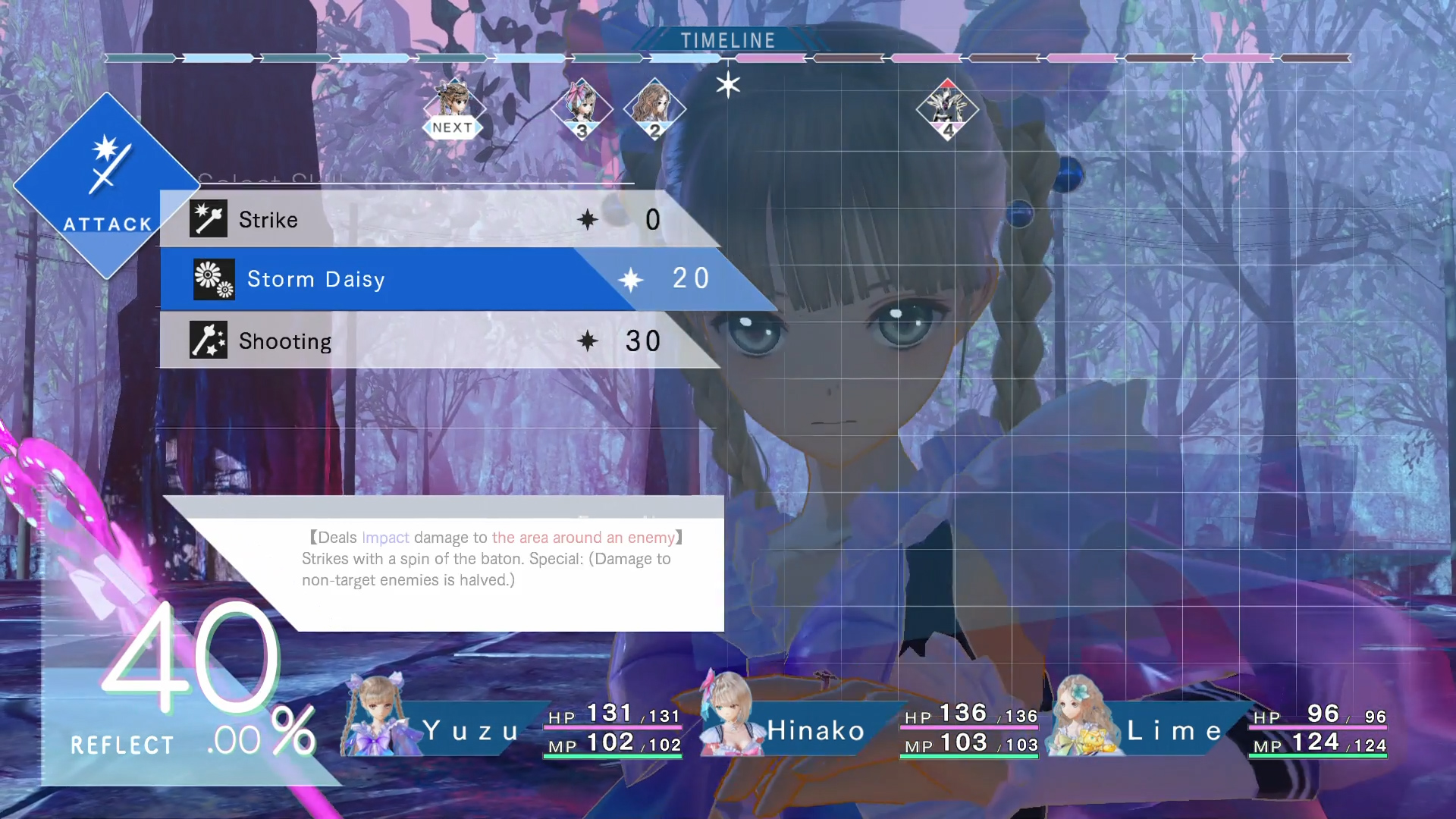This screenshot has height=819, width=1456.
Task: Click the timeline portrait numbered 3
Action: pyautogui.click(x=582, y=108)
